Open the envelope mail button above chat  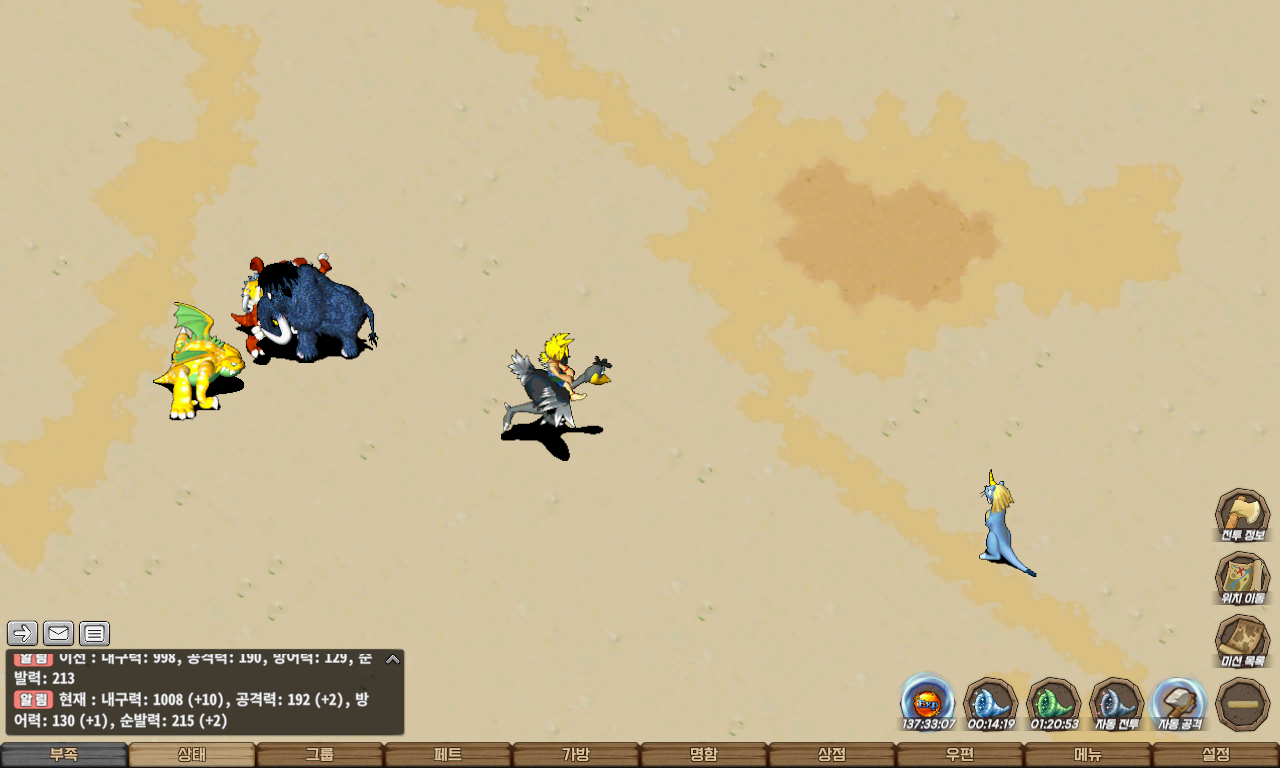(x=59, y=633)
